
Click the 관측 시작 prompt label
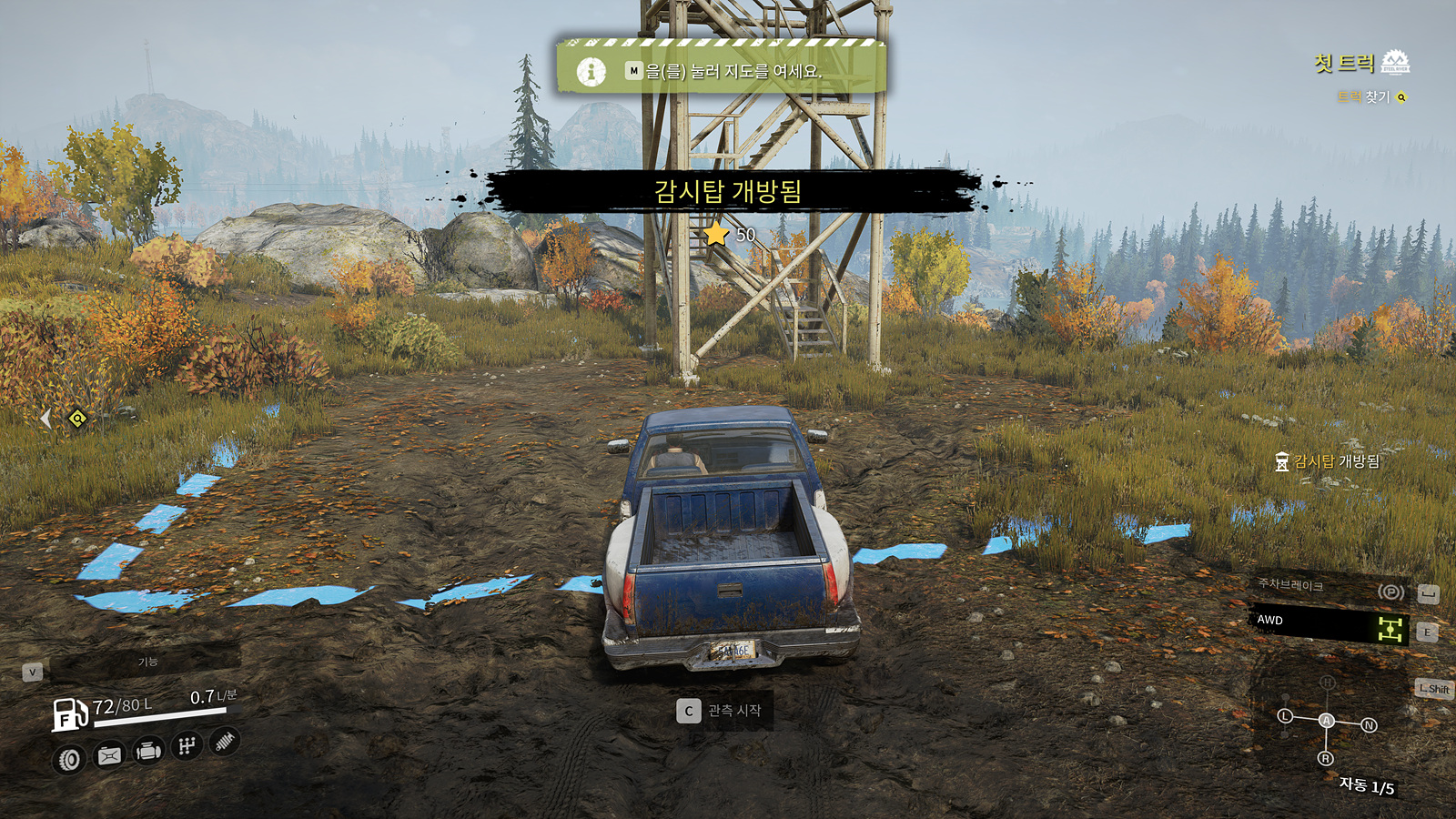(x=734, y=711)
